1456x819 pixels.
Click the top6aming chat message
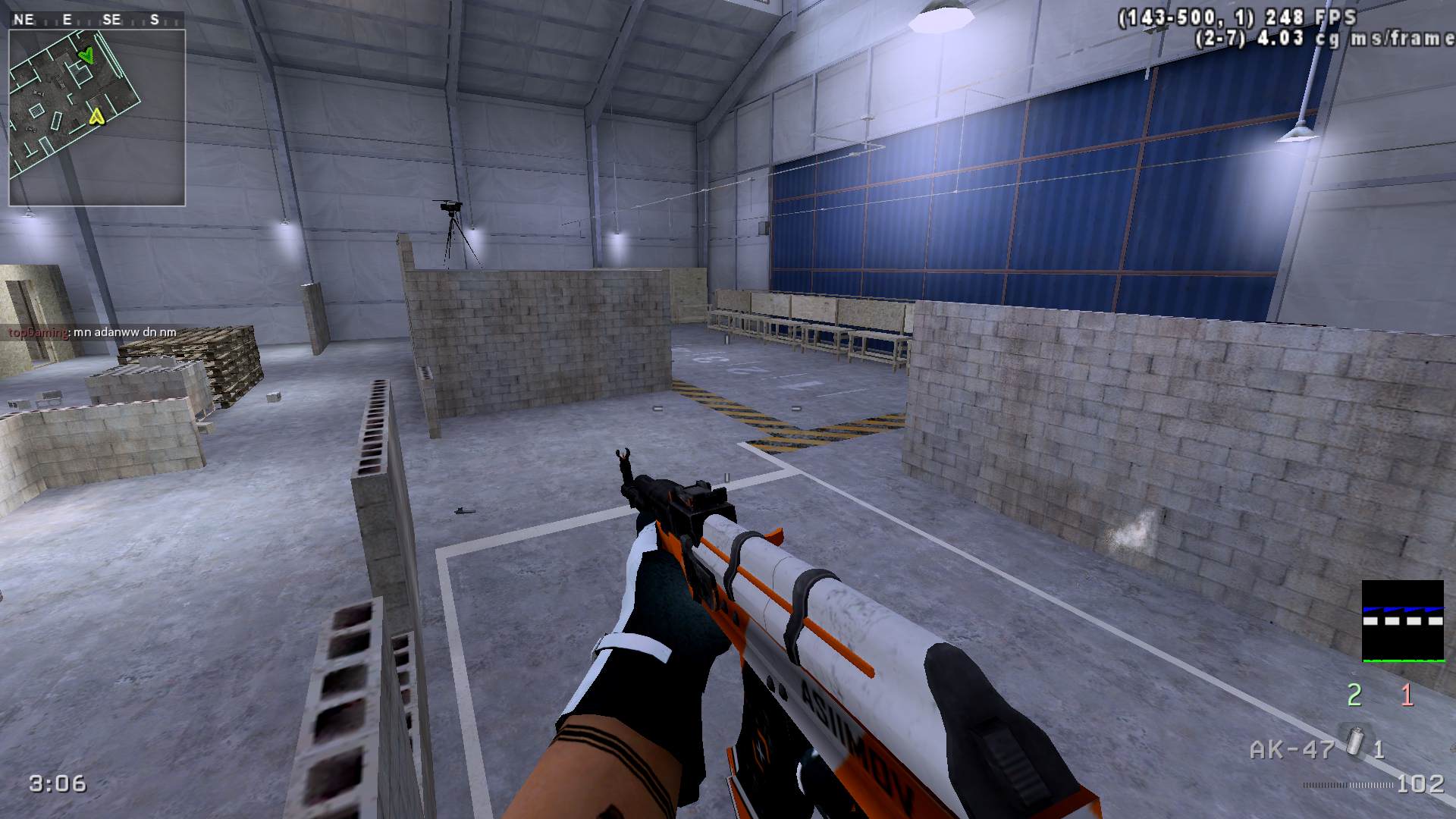pos(93,332)
